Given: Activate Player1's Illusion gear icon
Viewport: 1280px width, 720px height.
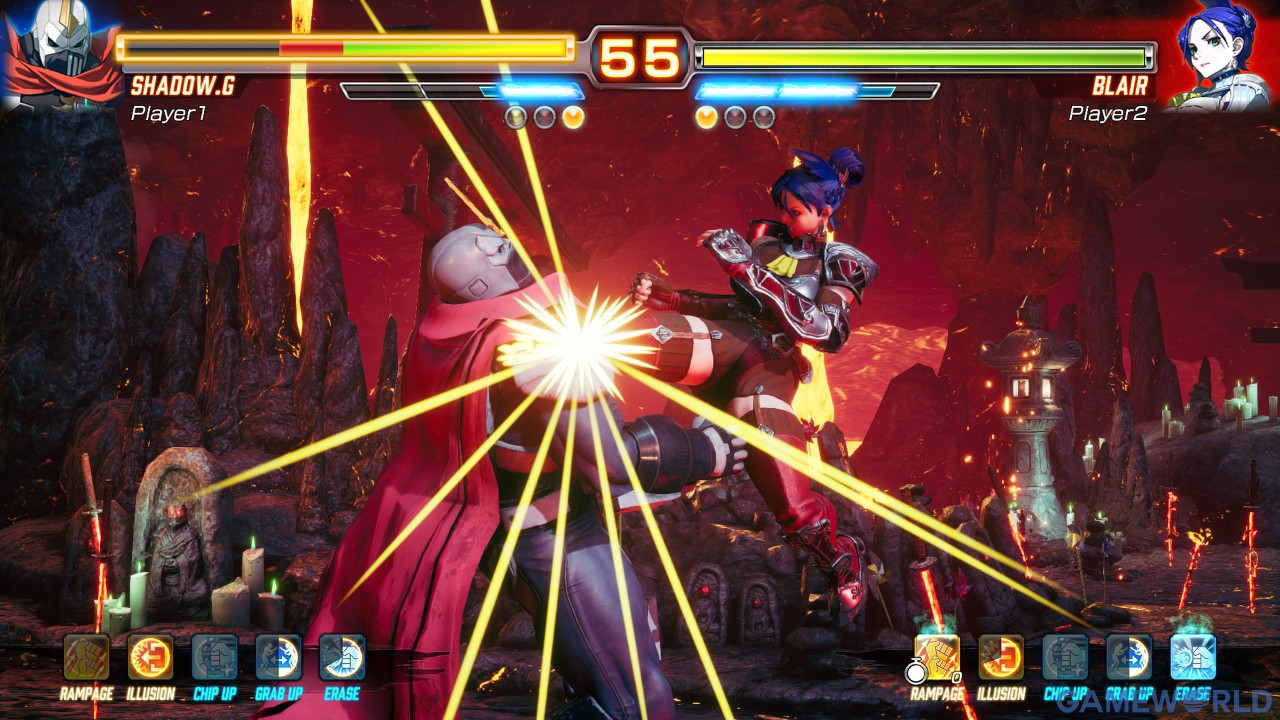Looking at the screenshot, I should 151,658.
